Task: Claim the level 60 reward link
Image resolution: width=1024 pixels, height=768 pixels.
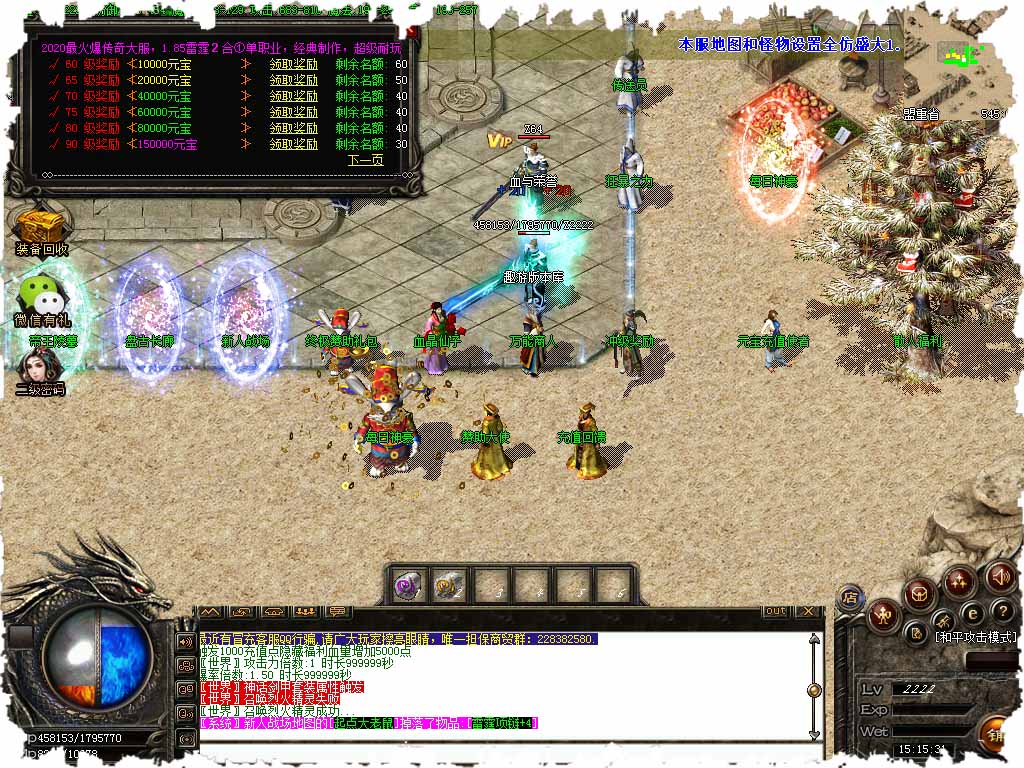Action: click(x=293, y=64)
